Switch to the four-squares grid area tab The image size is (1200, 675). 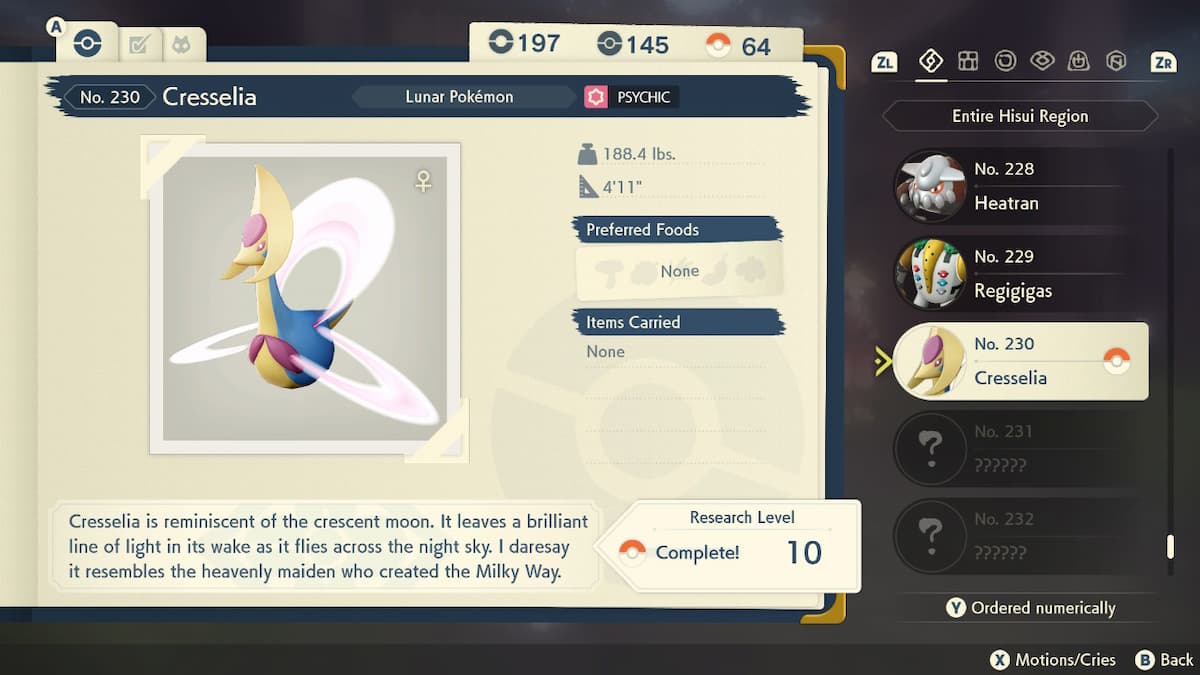(968, 62)
